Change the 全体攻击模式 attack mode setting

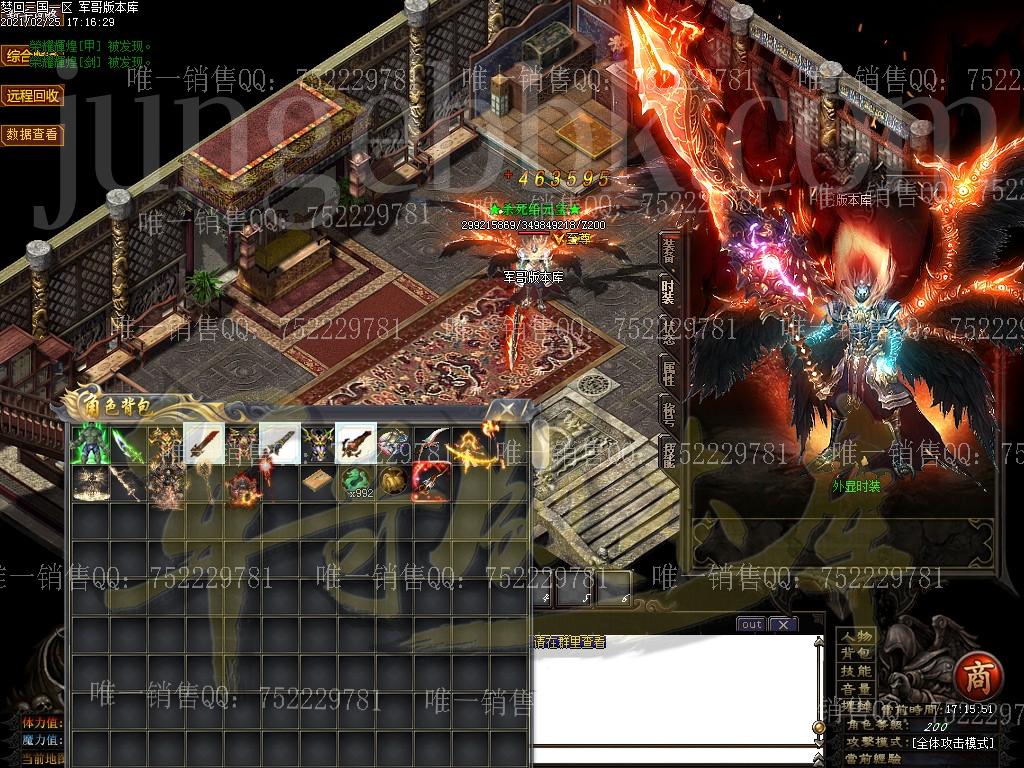tap(953, 743)
